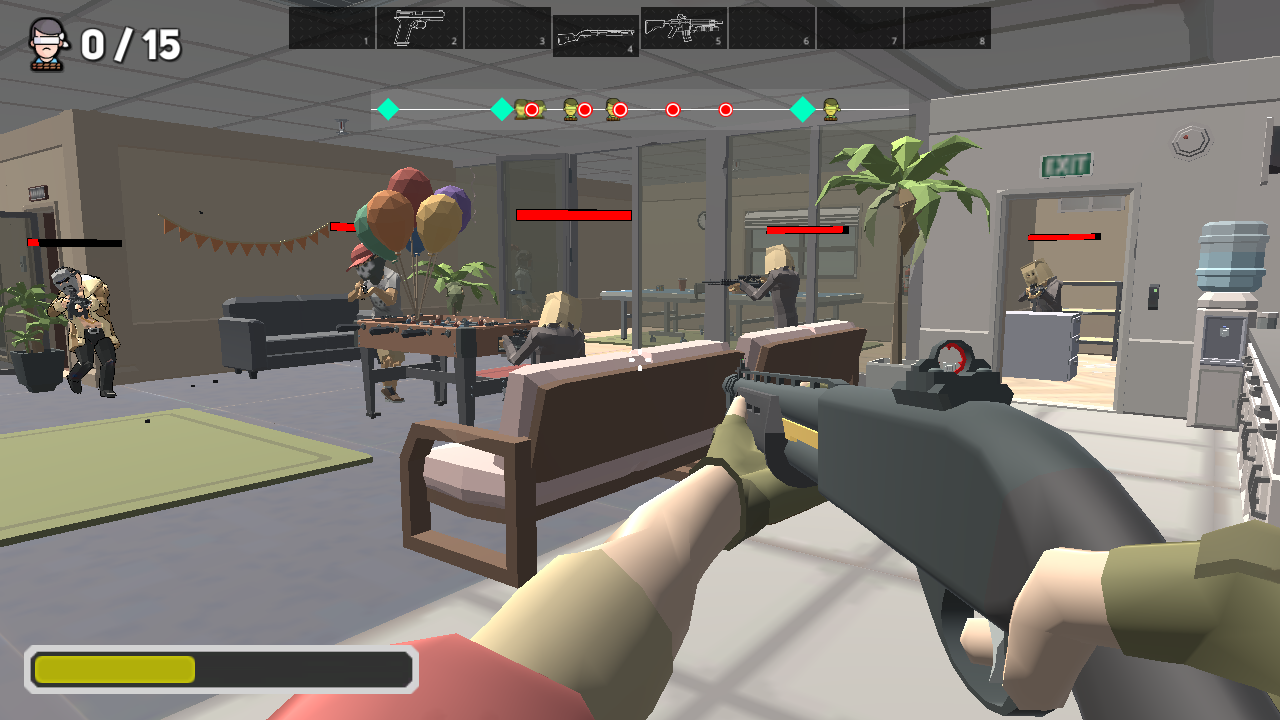Click the teal diamond near the right enemy icon
Screen dimensions: 1280x720
(x=804, y=108)
